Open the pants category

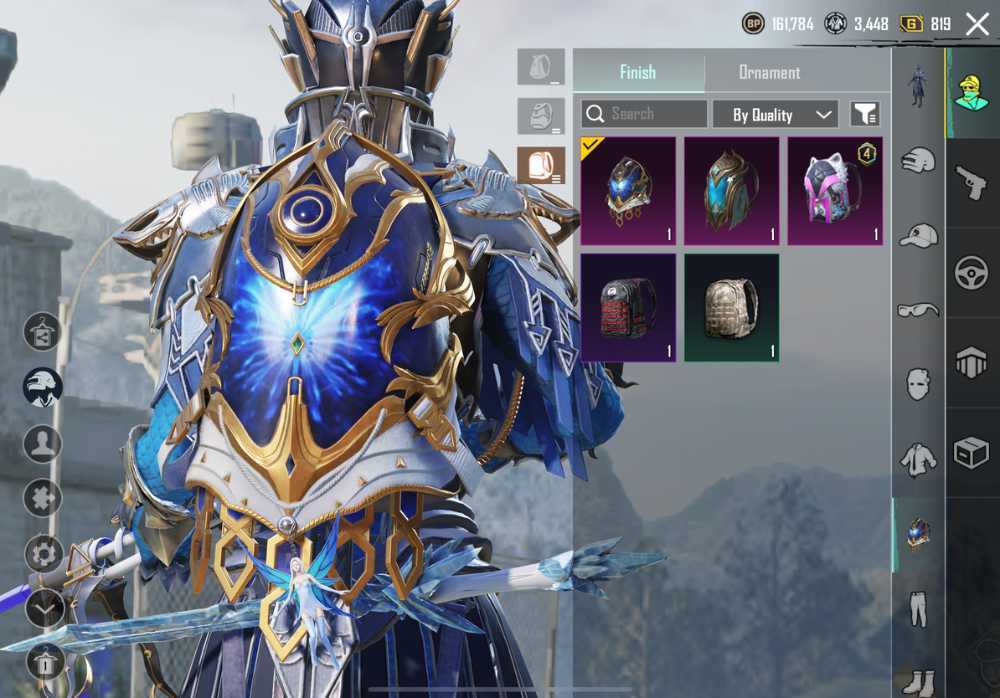tap(918, 608)
